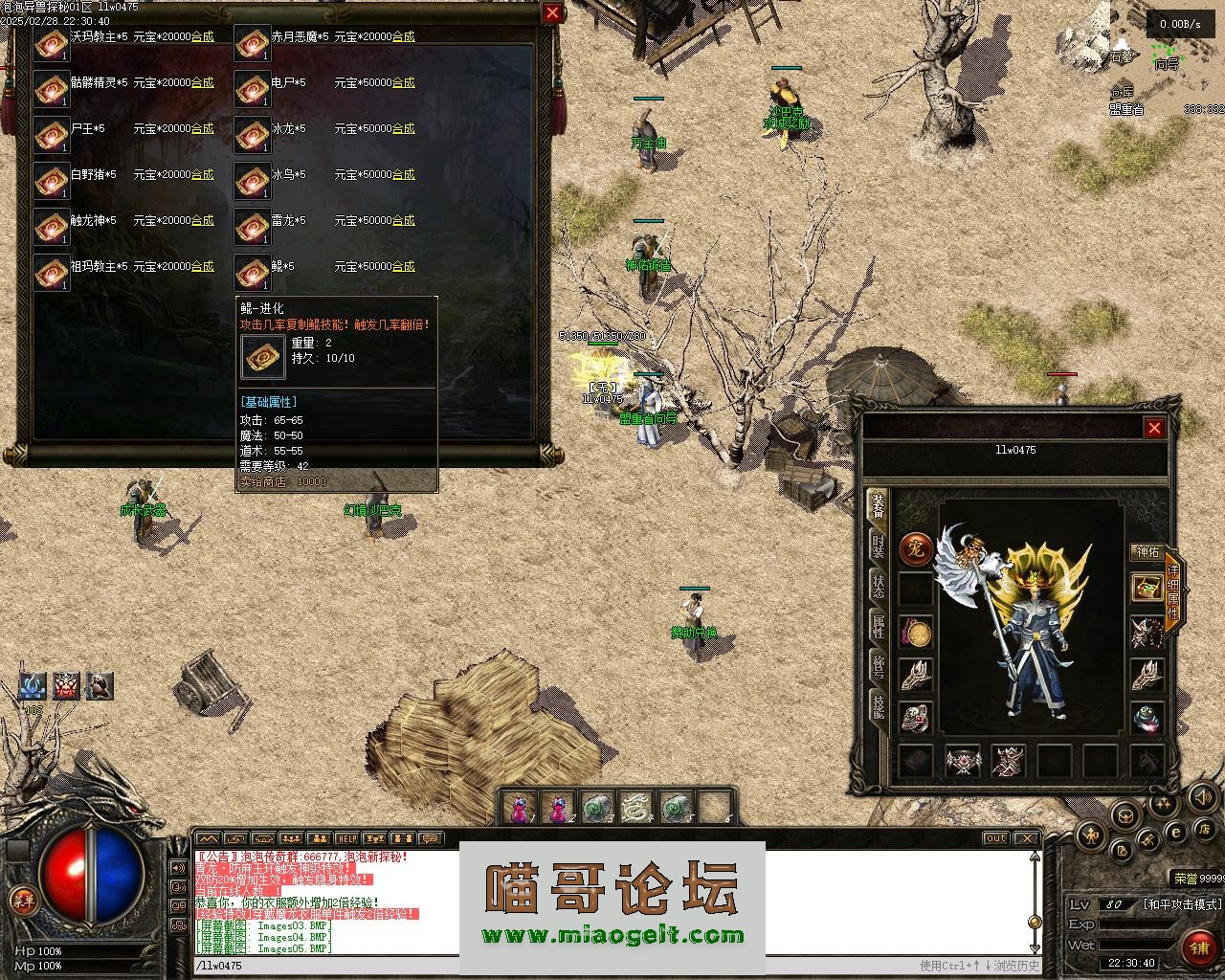Switch to the 时装 tab
This screenshot has height=980, width=1225.
click(878, 546)
